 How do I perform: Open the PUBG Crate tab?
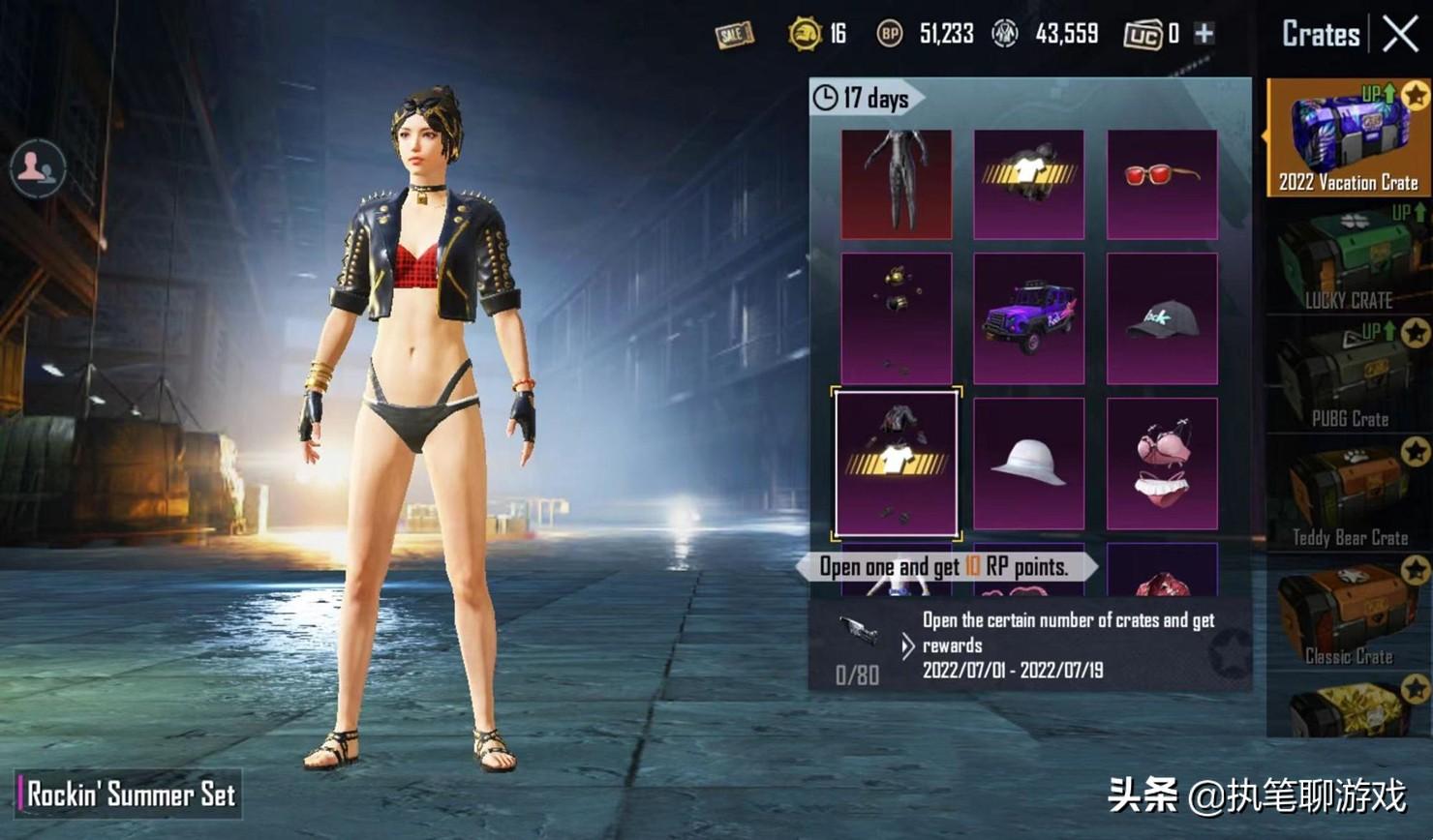[x=1347, y=376]
